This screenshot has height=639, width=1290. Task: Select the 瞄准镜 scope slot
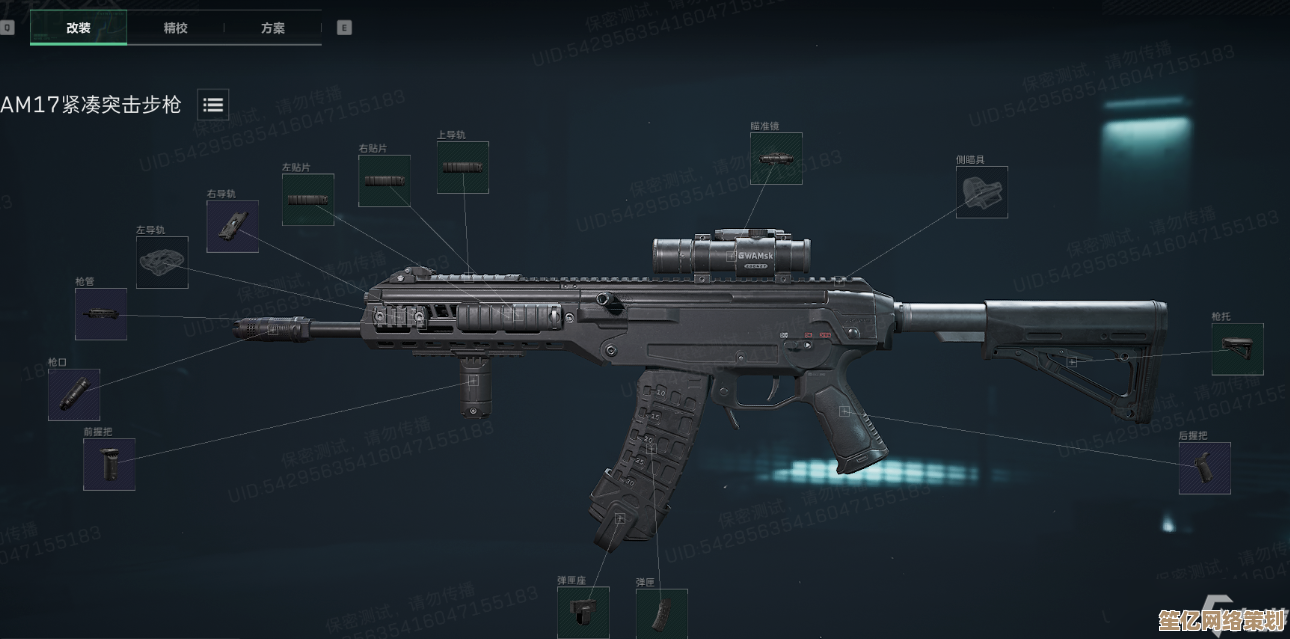pos(776,159)
